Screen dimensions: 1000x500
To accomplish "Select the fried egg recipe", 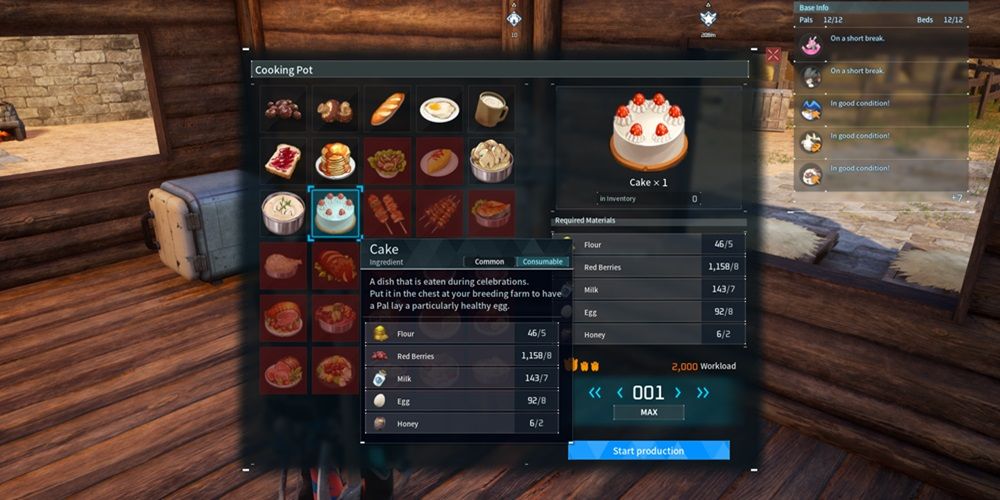I will pyautogui.click(x=439, y=108).
